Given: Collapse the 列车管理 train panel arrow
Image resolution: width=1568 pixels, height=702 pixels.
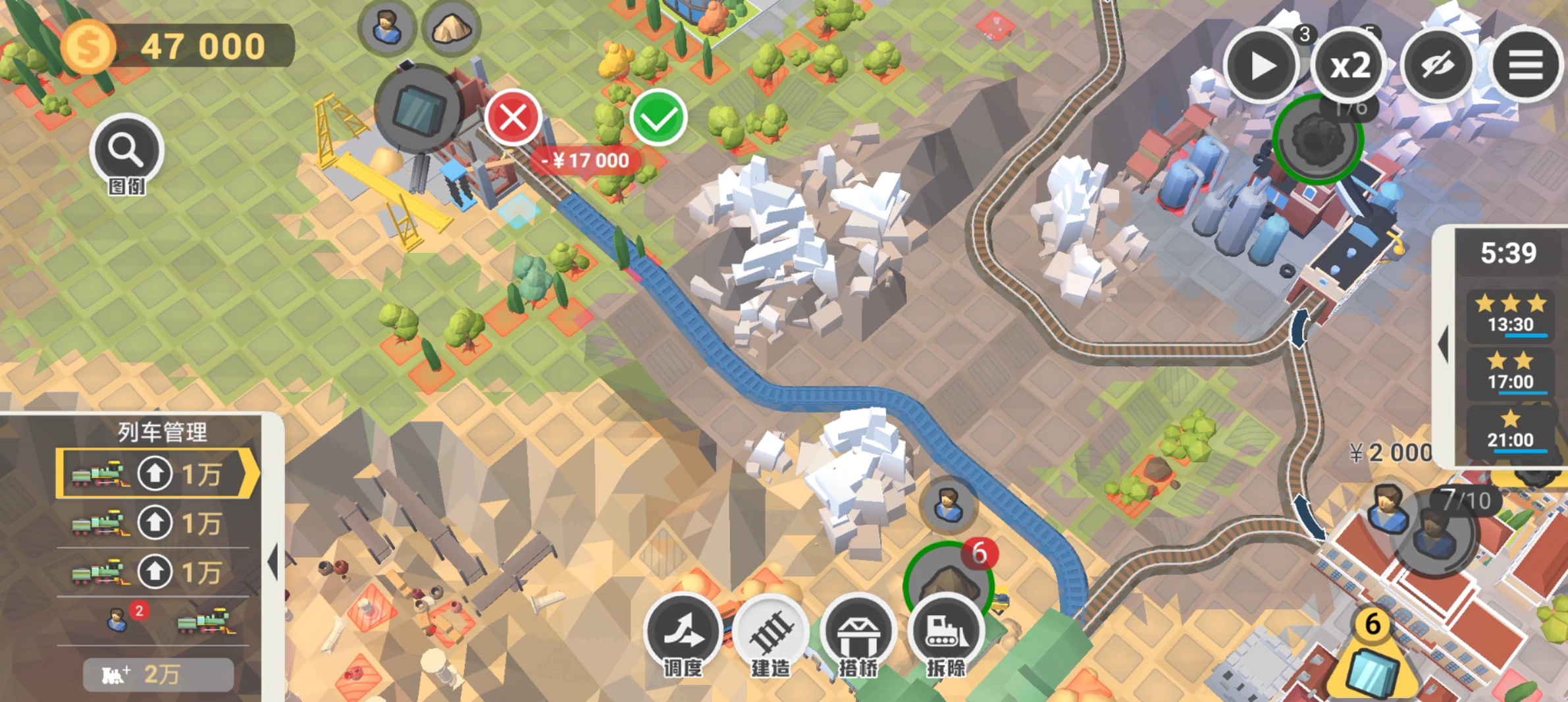Looking at the screenshot, I should coord(273,562).
